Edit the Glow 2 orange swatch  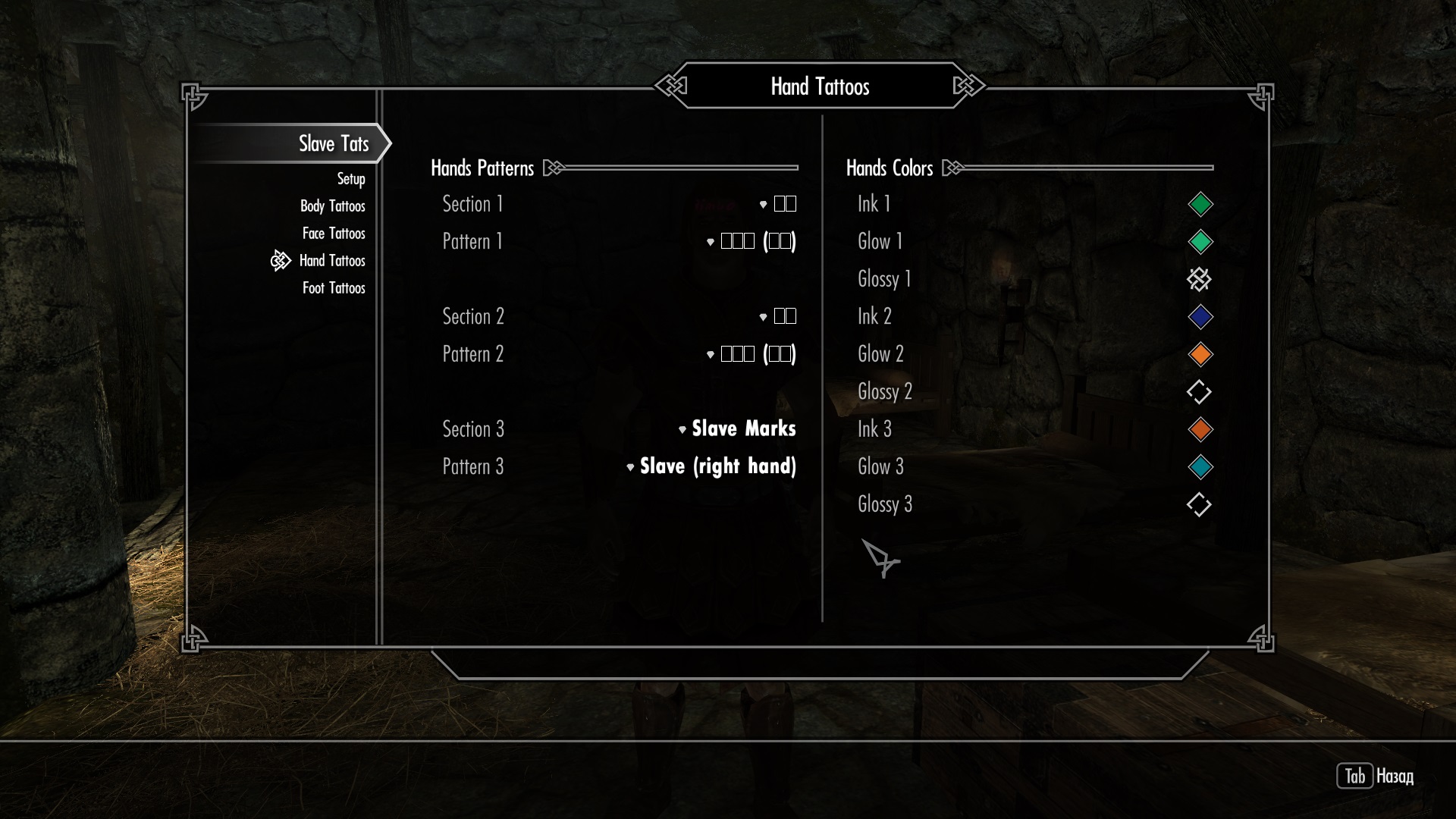(1200, 354)
